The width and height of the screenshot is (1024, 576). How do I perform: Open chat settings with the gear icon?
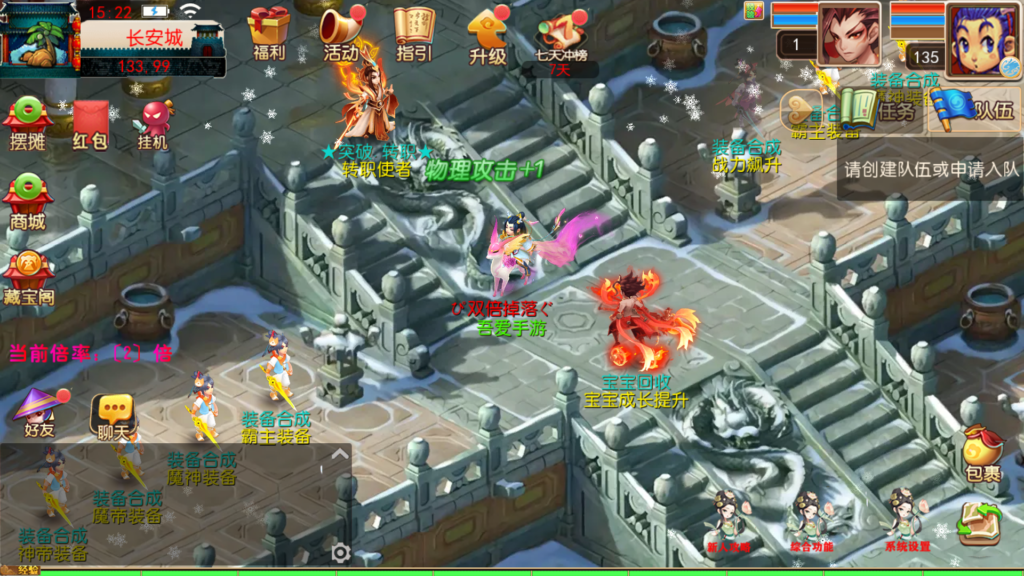click(341, 552)
